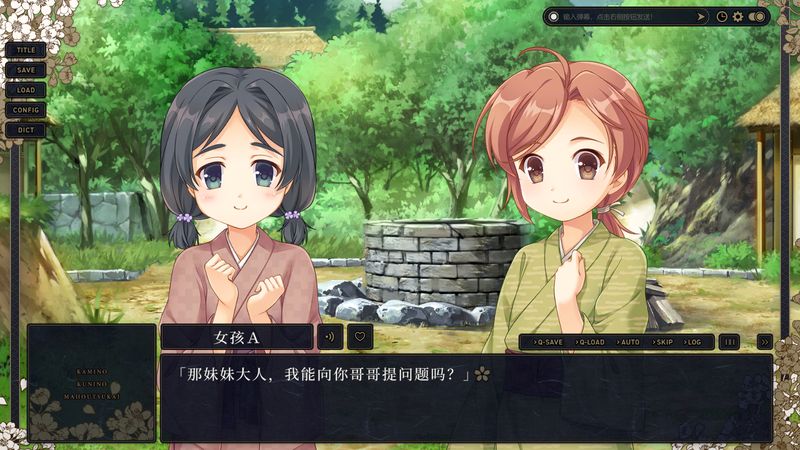Focus the danmaku comment input field
Viewport: 800px width, 450px height.
tap(620, 17)
